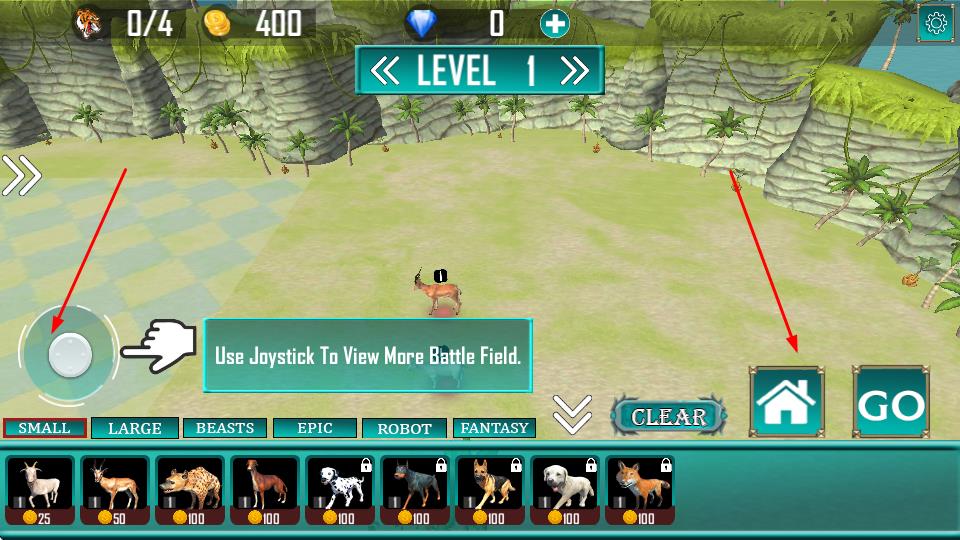The width and height of the screenshot is (960, 540).
Task: Select the spotted hyena unit card
Action: pyautogui.click(x=190, y=491)
